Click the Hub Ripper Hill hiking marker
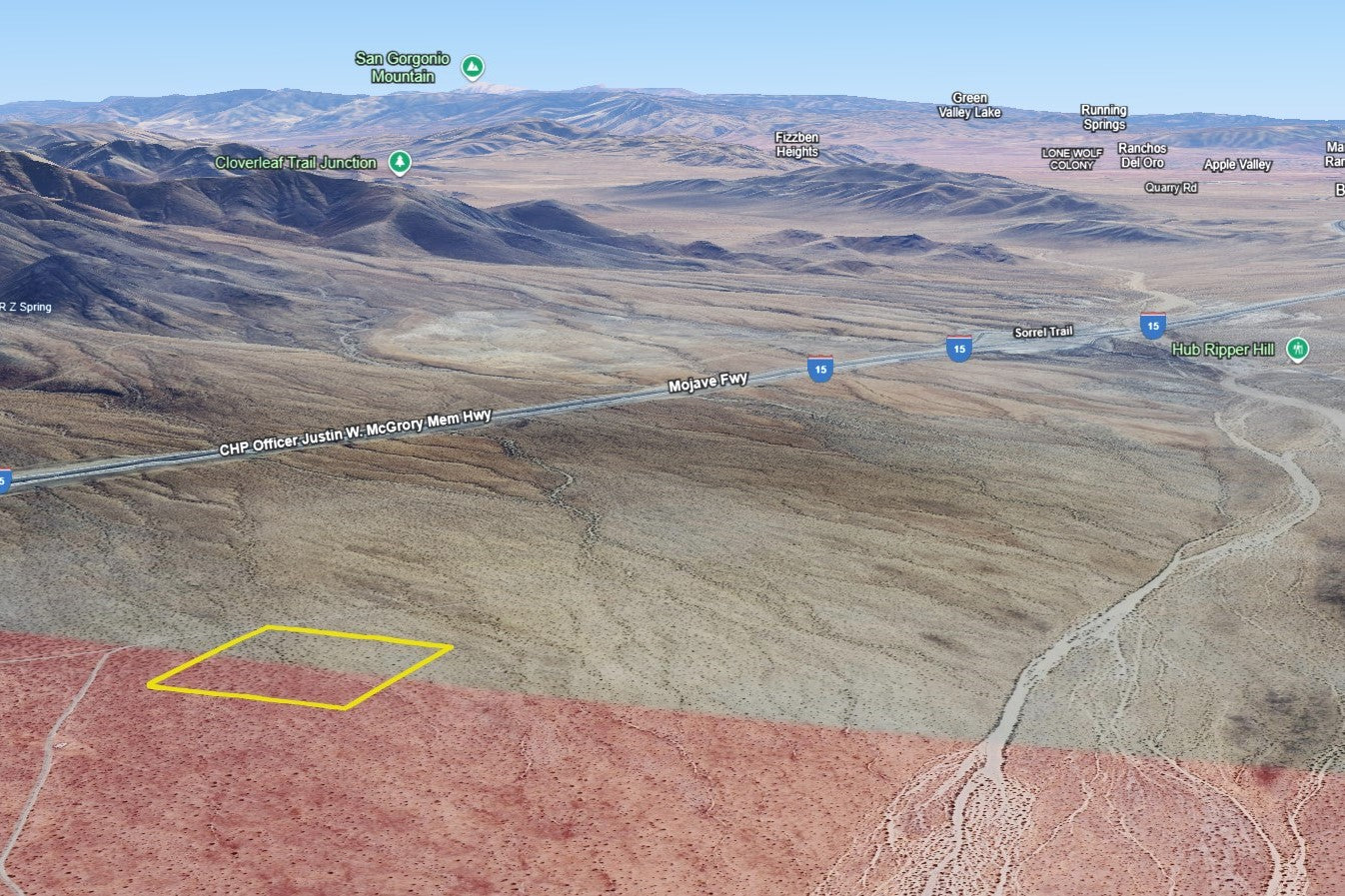The width and height of the screenshot is (1345, 896). coord(1297,350)
